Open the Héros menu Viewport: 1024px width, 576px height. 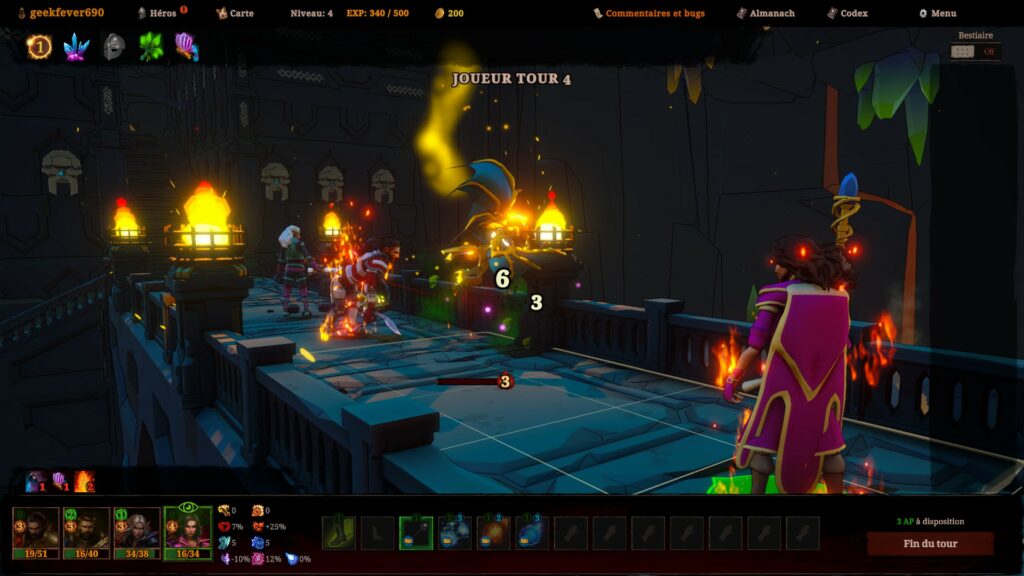162,13
